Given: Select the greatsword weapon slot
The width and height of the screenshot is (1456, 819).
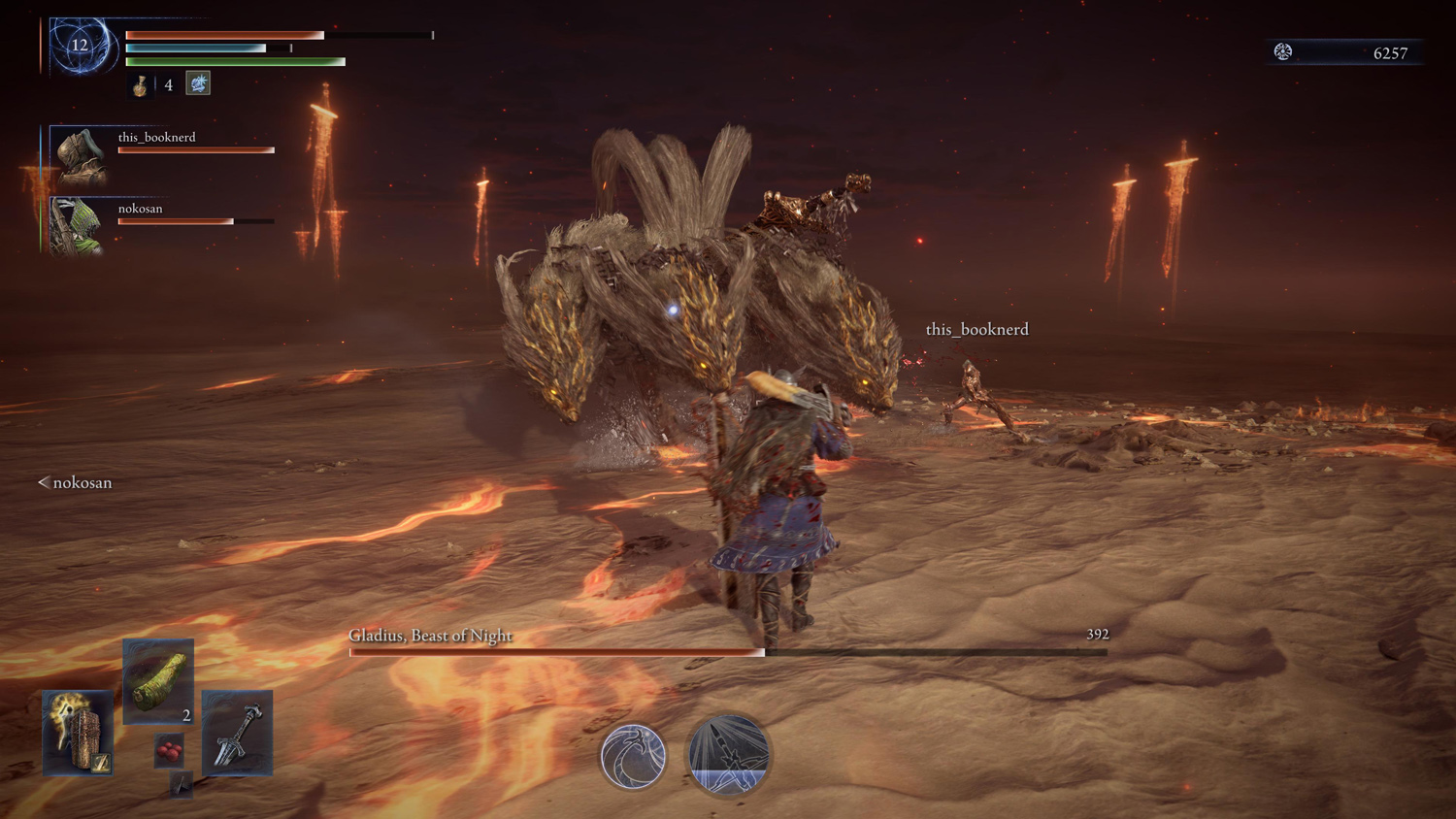Looking at the screenshot, I should click(x=238, y=734).
